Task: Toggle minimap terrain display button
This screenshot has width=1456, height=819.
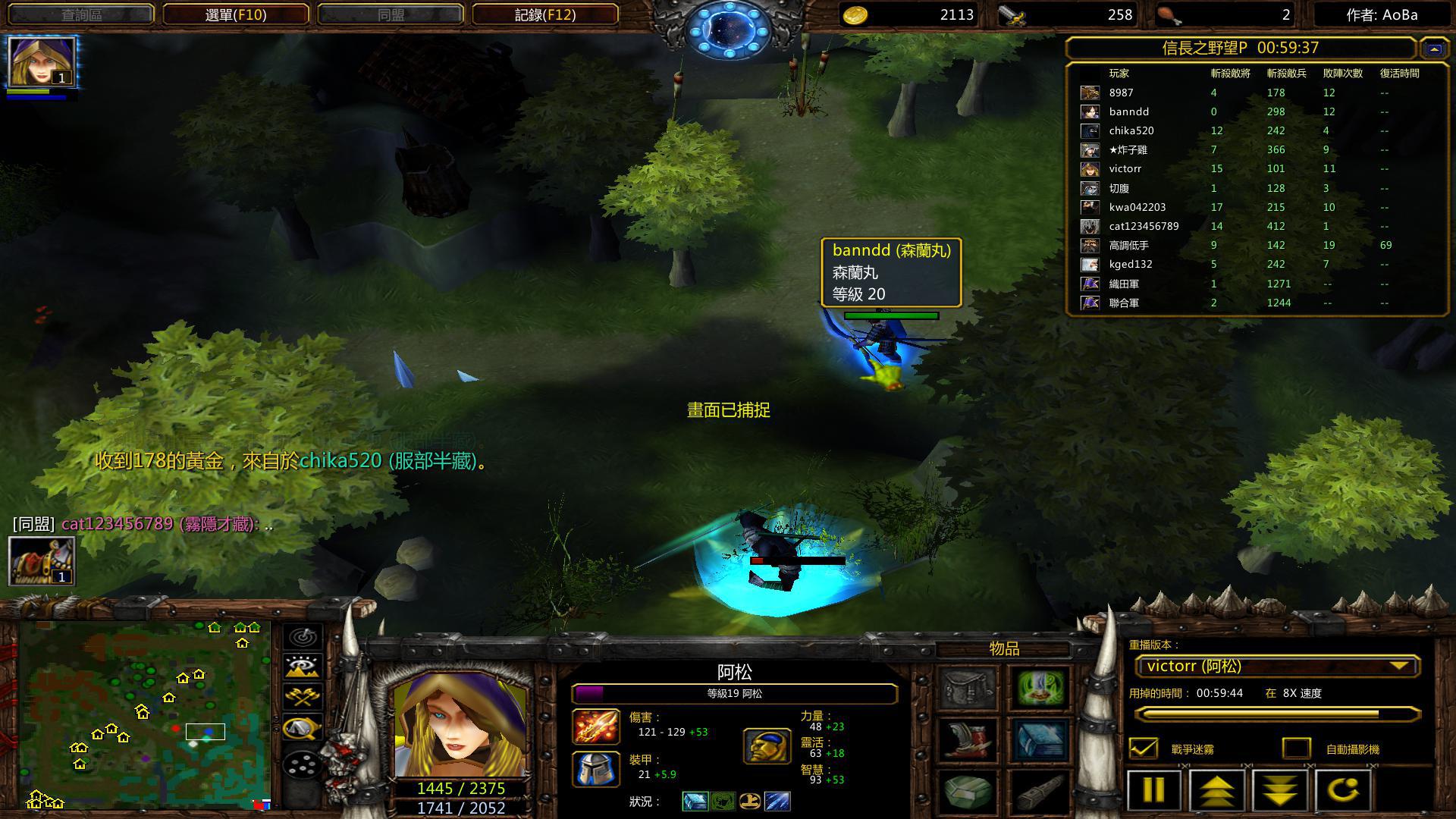Action: 303,667
